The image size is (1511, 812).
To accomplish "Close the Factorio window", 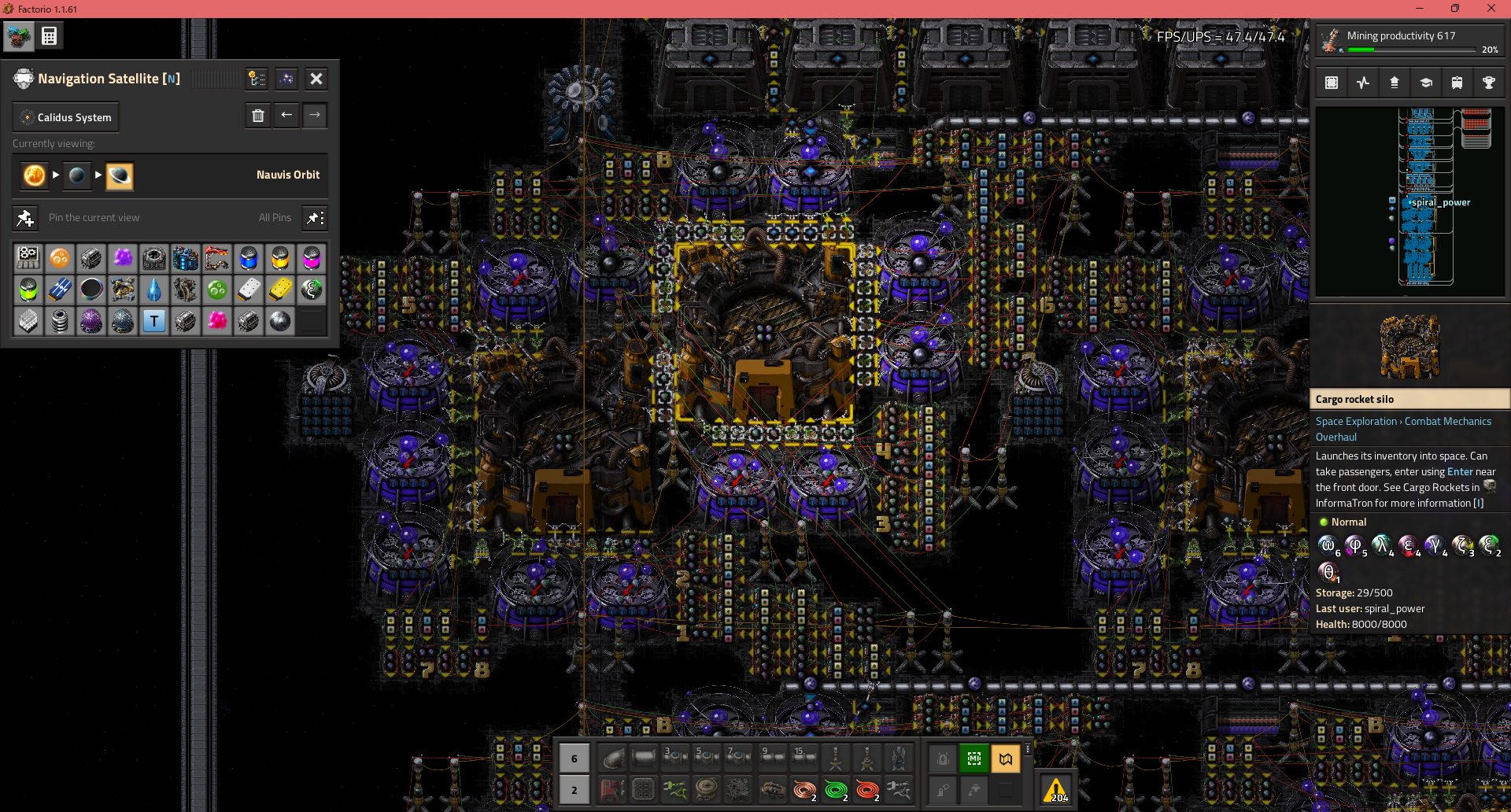I will click(1491, 9).
